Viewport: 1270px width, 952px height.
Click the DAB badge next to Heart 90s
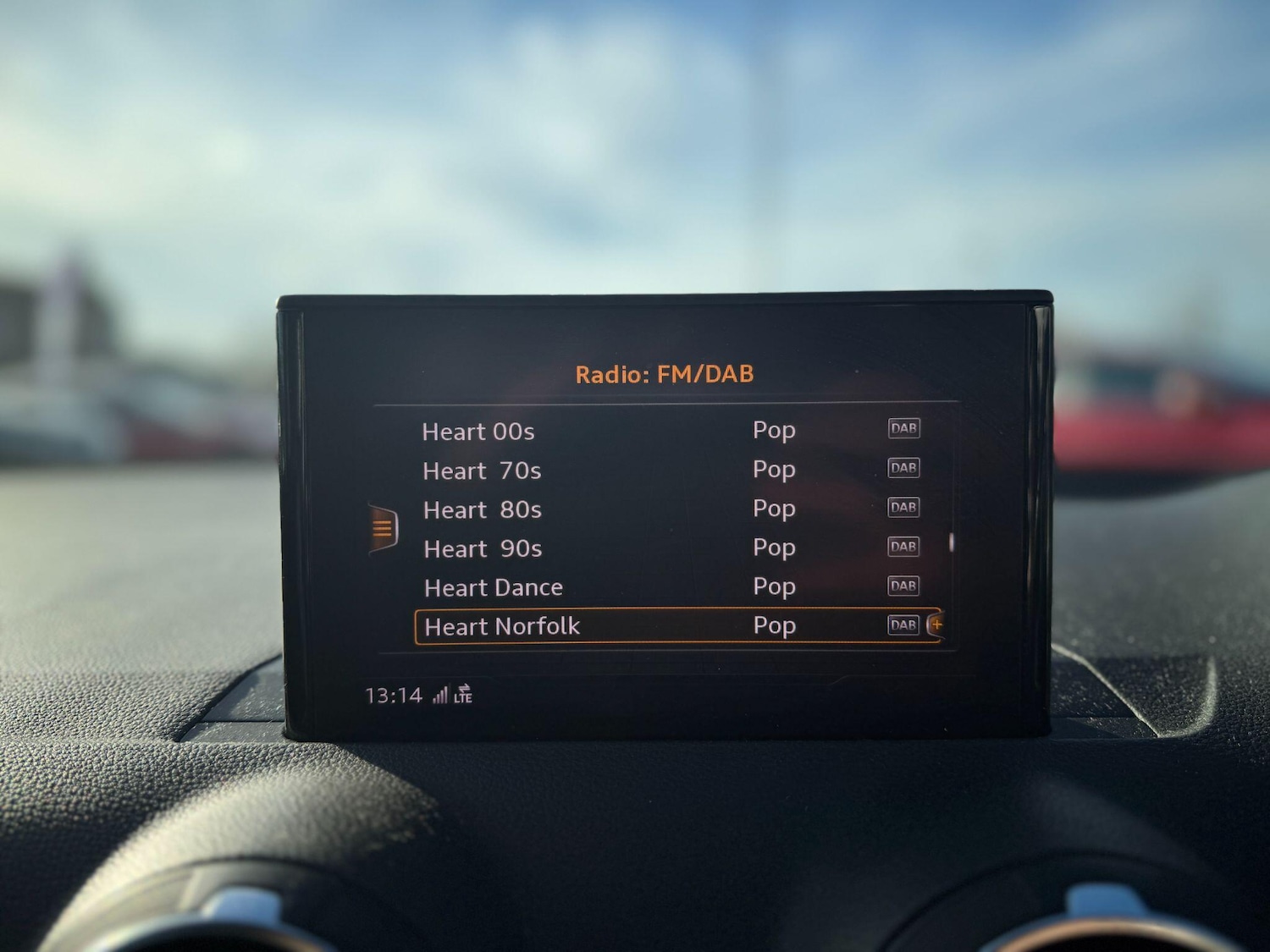point(903,546)
